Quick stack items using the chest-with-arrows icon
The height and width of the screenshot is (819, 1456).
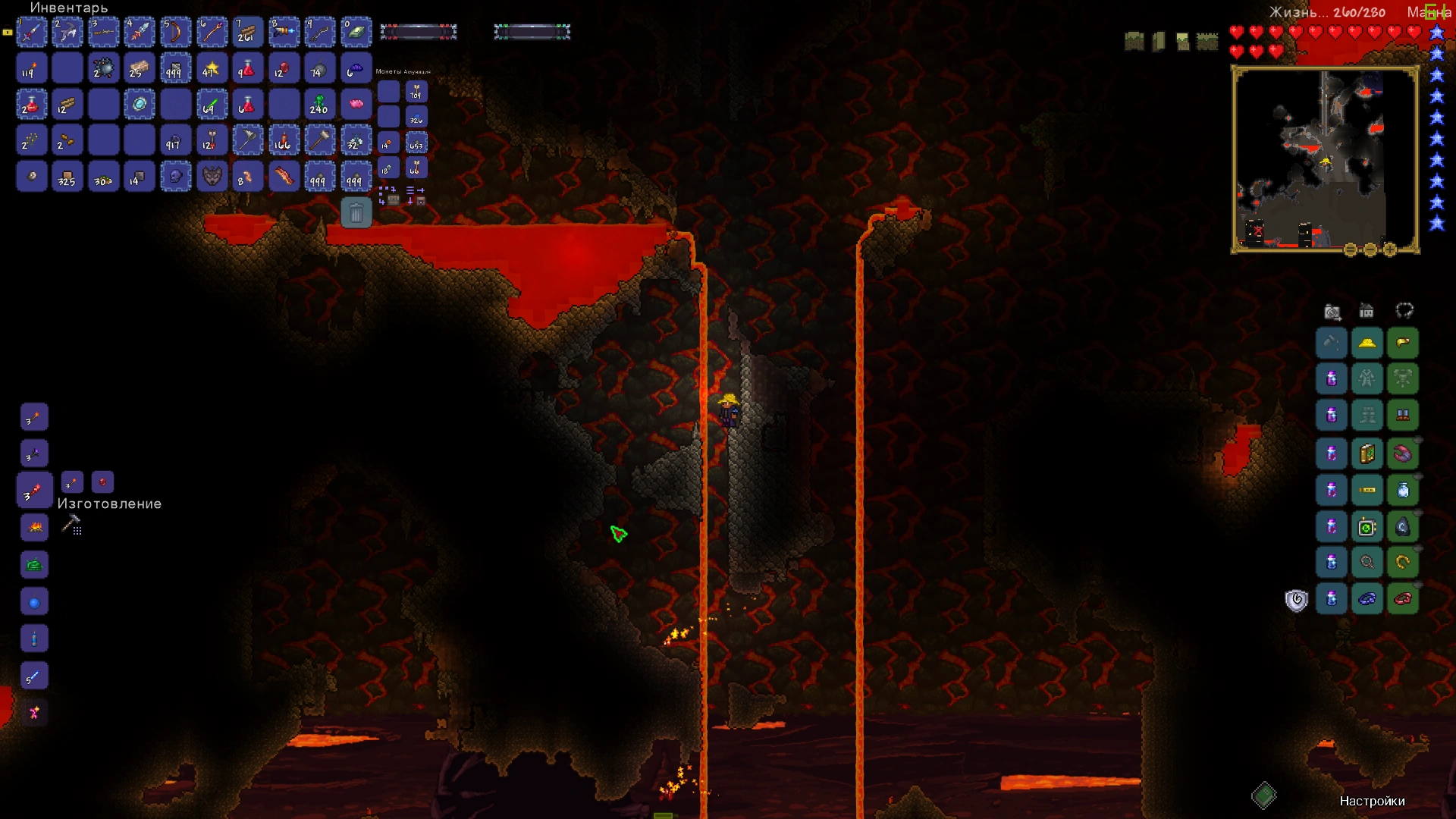tap(393, 201)
